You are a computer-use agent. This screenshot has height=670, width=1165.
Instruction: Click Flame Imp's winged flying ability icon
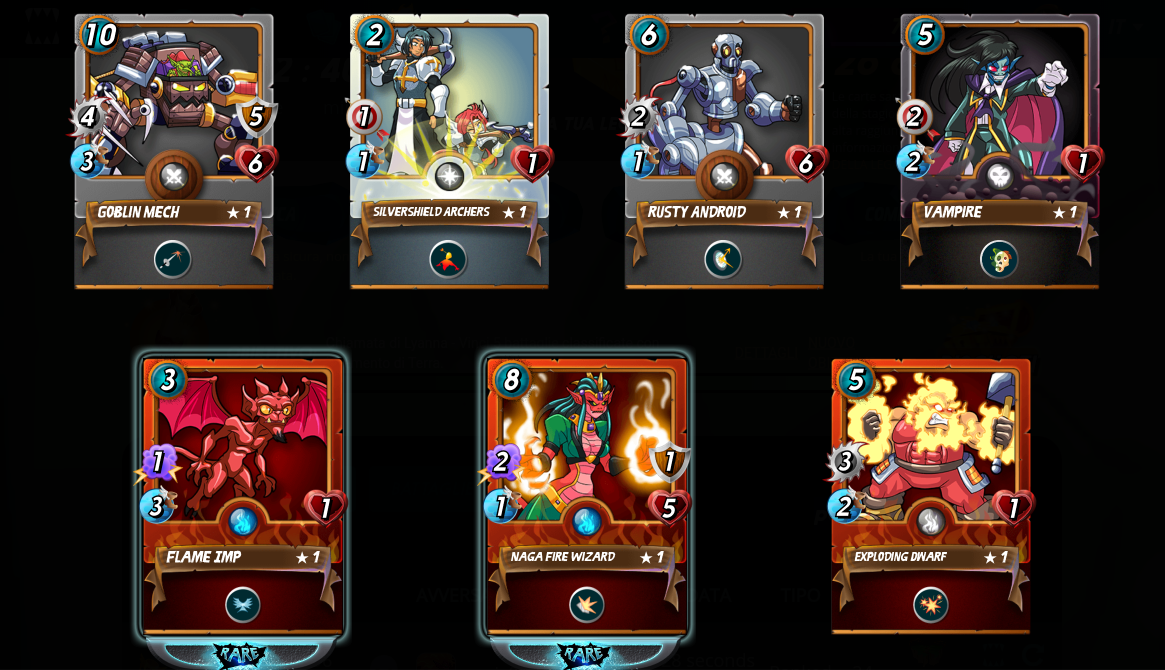(x=243, y=605)
